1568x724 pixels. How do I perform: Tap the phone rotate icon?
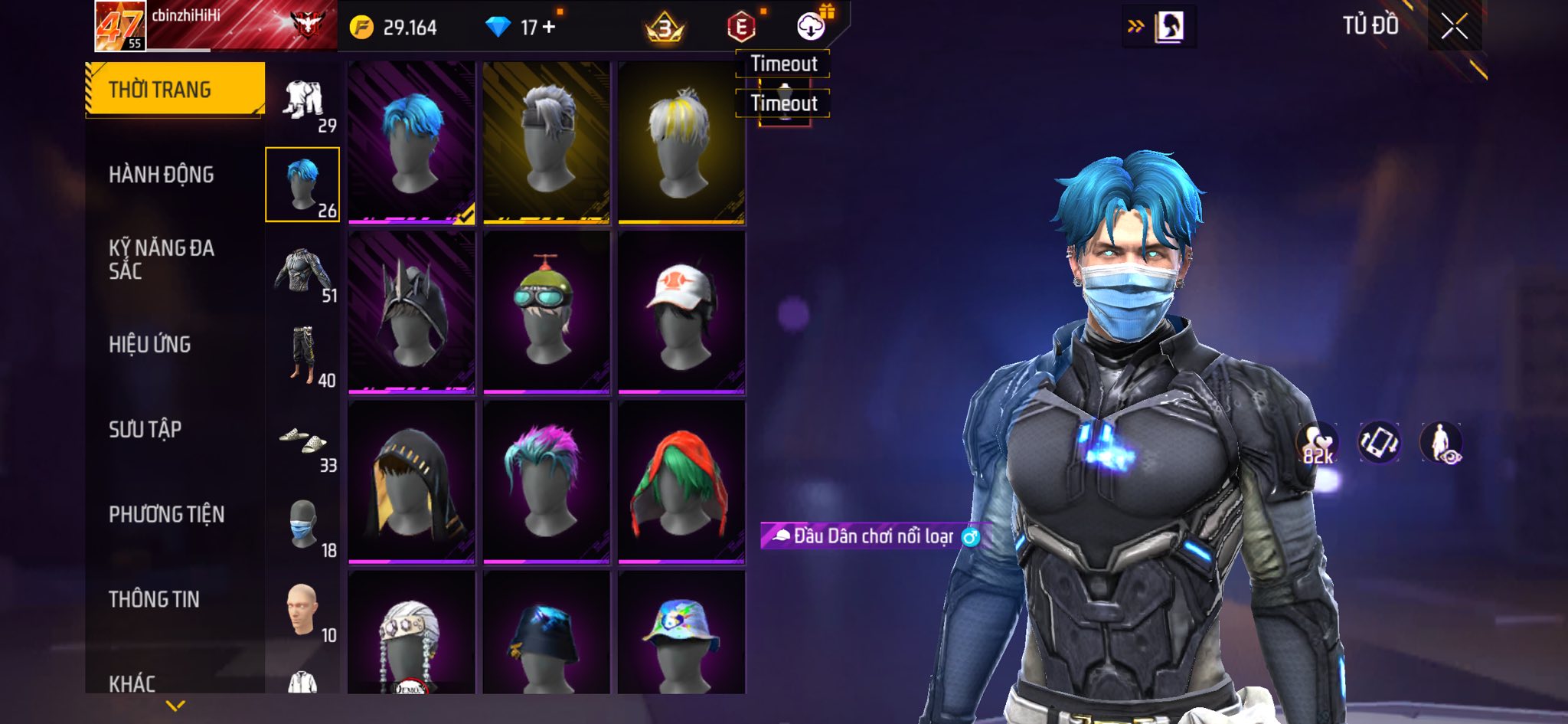1379,443
